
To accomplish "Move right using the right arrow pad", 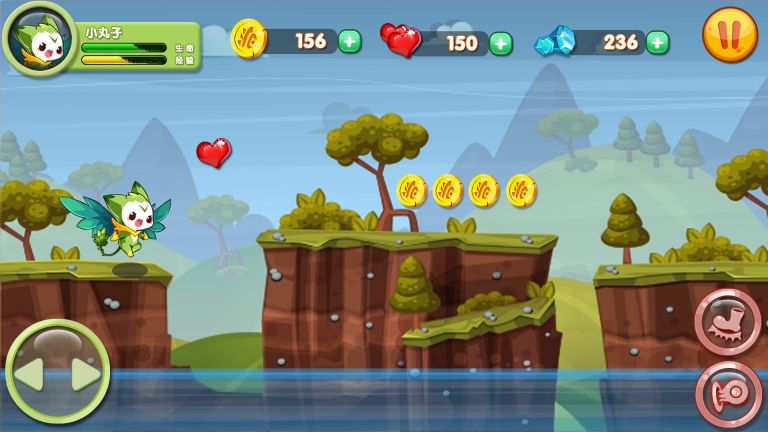I will coord(85,376).
